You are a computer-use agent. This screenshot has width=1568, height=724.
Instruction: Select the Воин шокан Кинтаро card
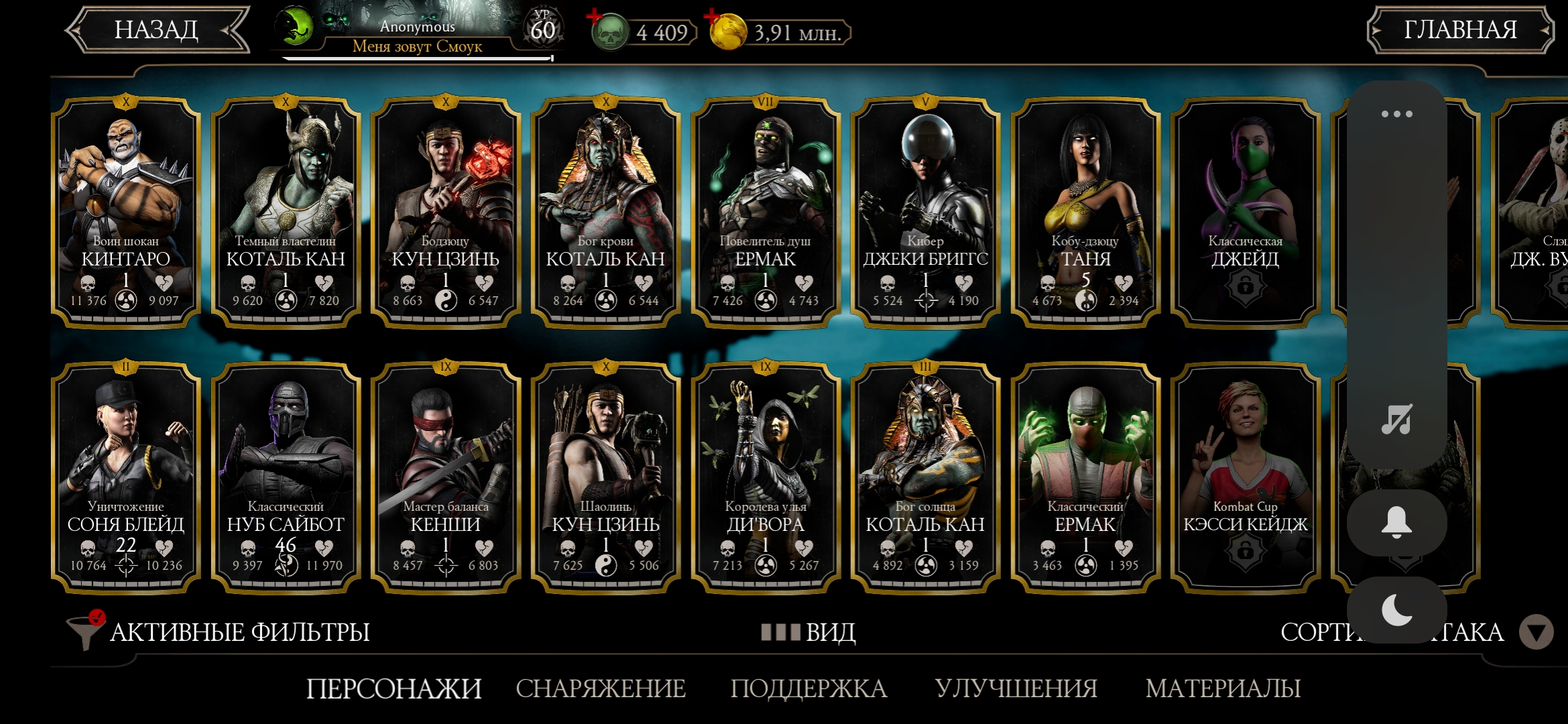(126, 211)
